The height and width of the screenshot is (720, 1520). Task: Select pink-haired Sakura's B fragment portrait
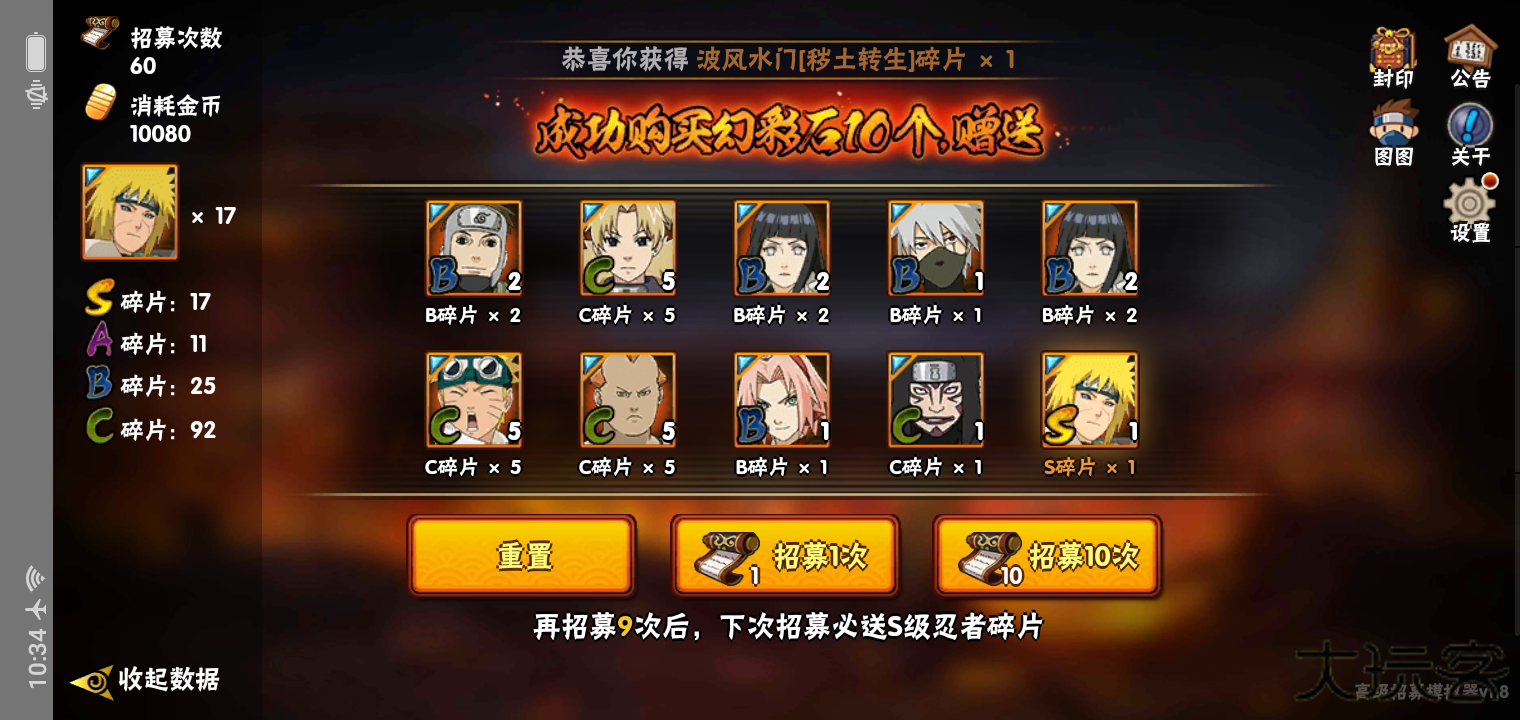pyautogui.click(x=783, y=398)
